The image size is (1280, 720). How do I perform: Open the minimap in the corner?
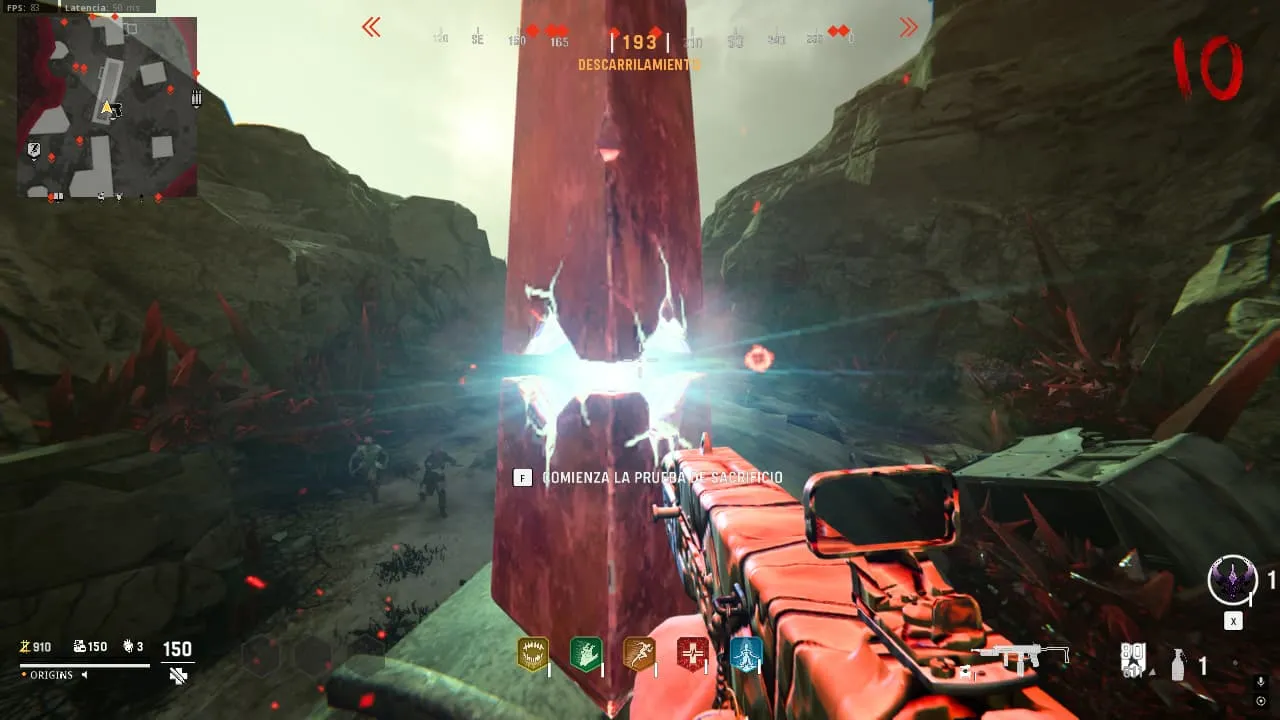click(x=107, y=107)
